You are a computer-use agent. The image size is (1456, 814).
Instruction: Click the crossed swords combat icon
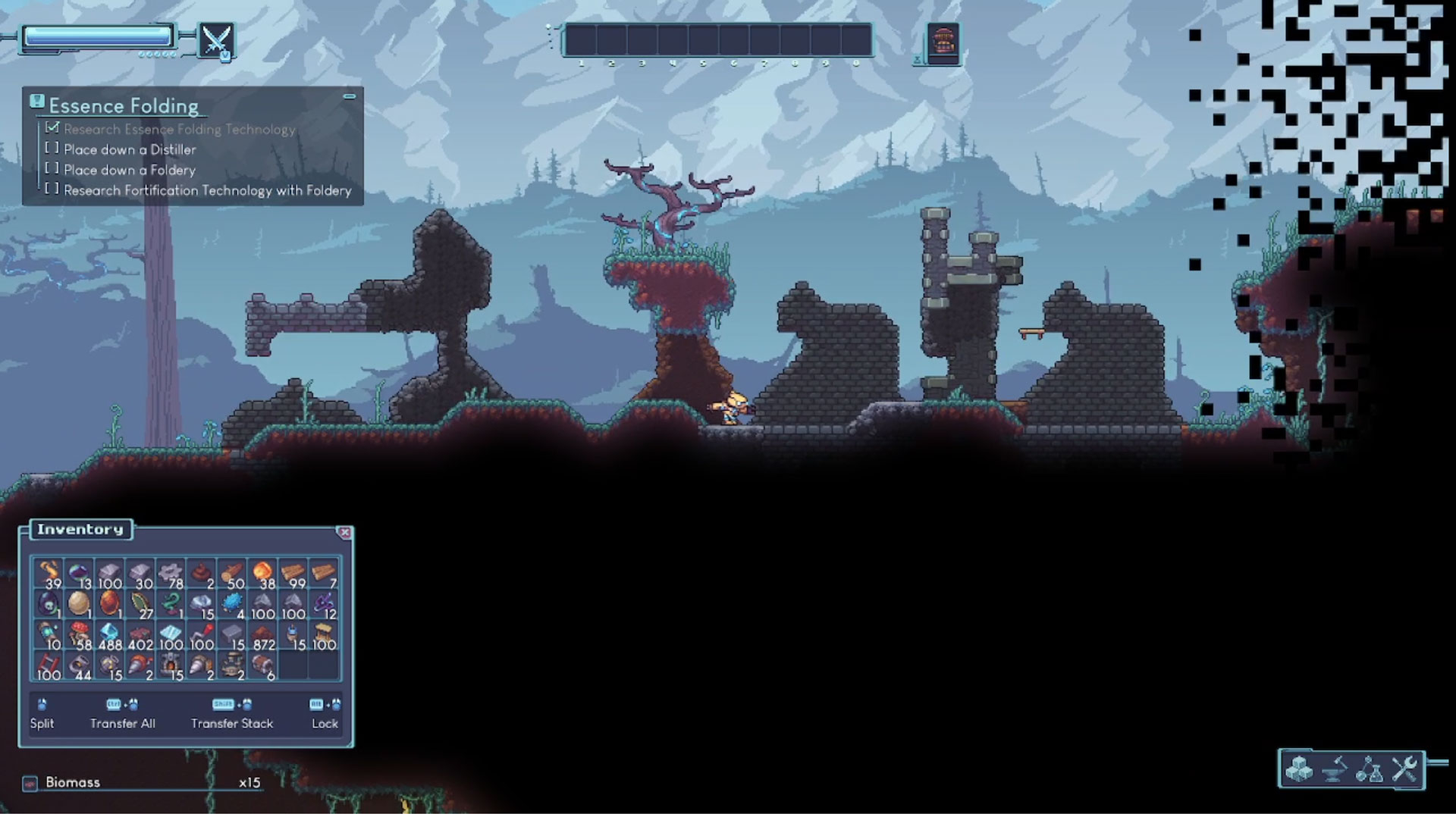pos(215,39)
